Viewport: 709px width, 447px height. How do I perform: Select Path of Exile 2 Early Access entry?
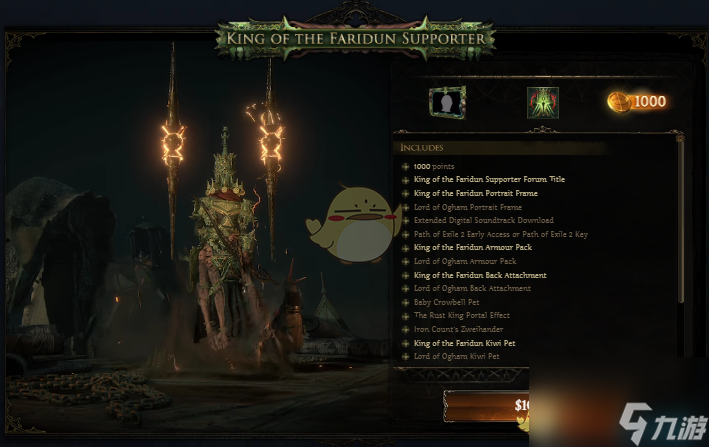pyautogui.click(x=500, y=234)
